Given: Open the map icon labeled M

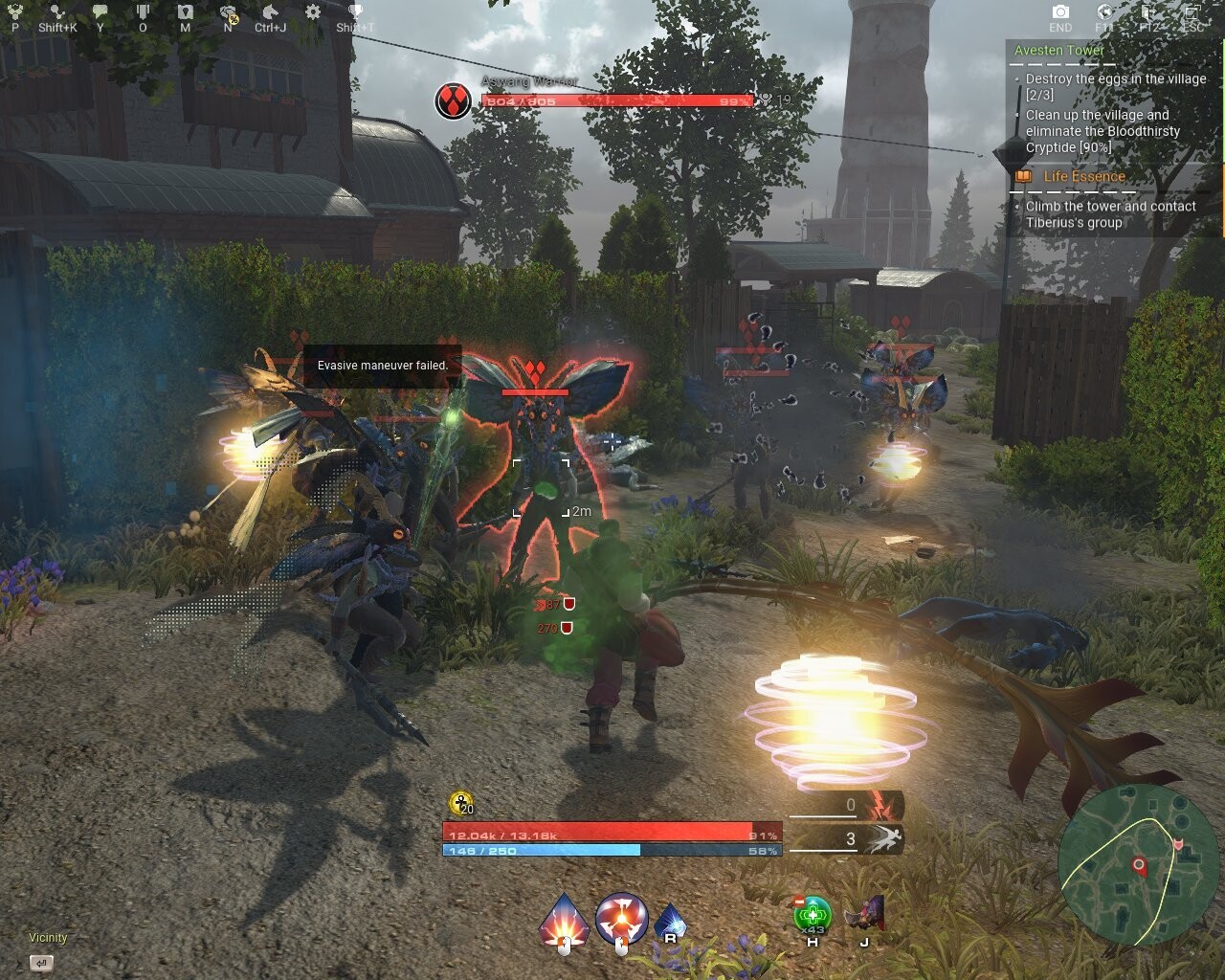Looking at the screenshot, I should 185,12.
